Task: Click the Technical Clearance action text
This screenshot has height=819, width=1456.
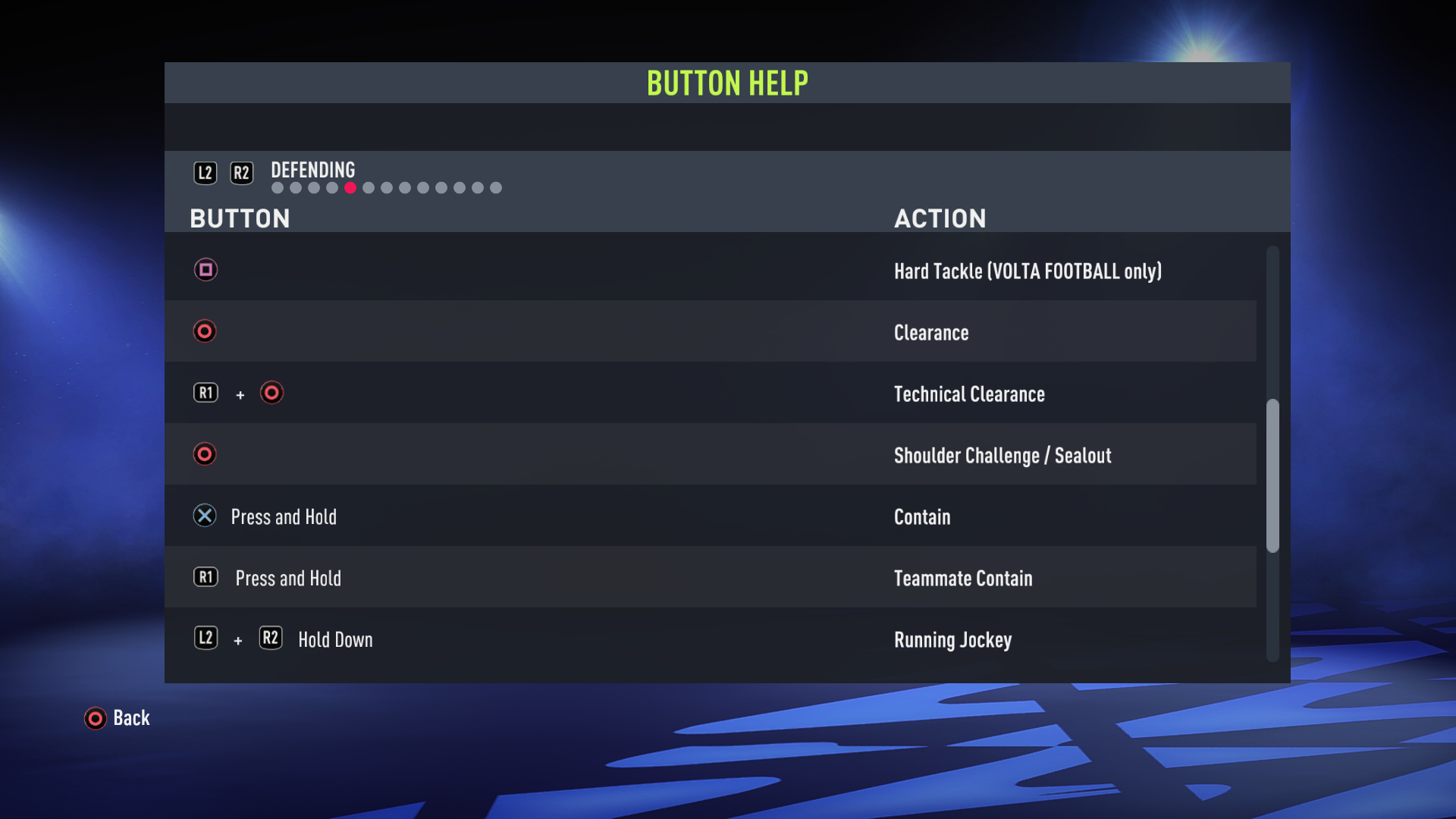Action: pyautogui.click(x=969, y=394)
